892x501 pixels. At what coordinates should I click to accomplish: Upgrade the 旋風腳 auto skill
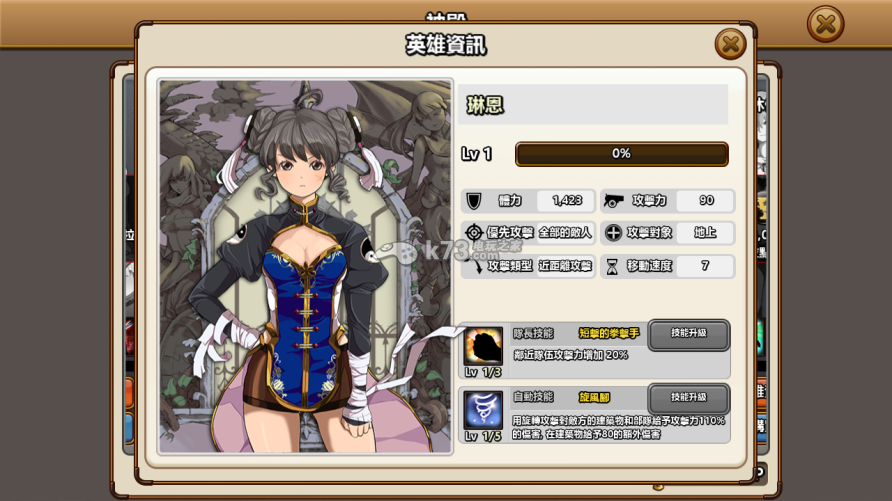tap(688, 398)
